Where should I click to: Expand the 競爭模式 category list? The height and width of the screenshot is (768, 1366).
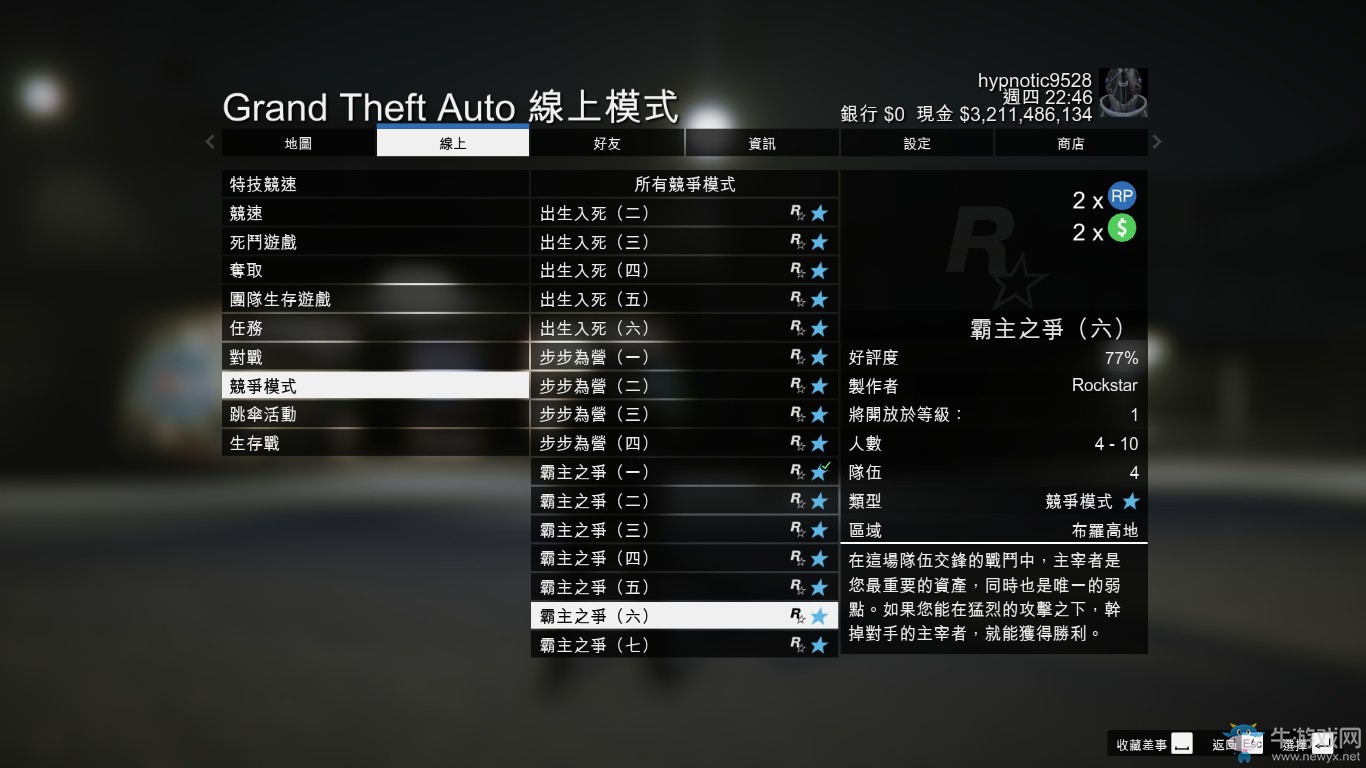coord(375,384)
